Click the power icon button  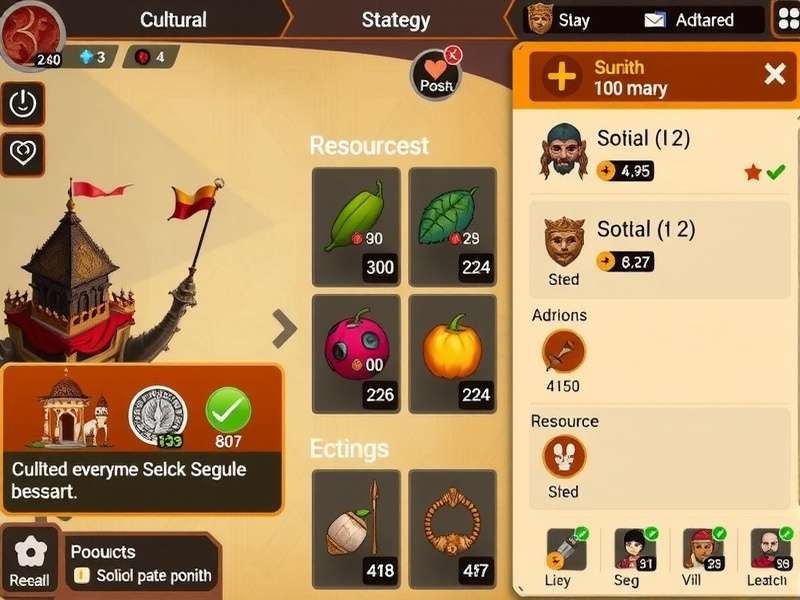tap(22, 102)
